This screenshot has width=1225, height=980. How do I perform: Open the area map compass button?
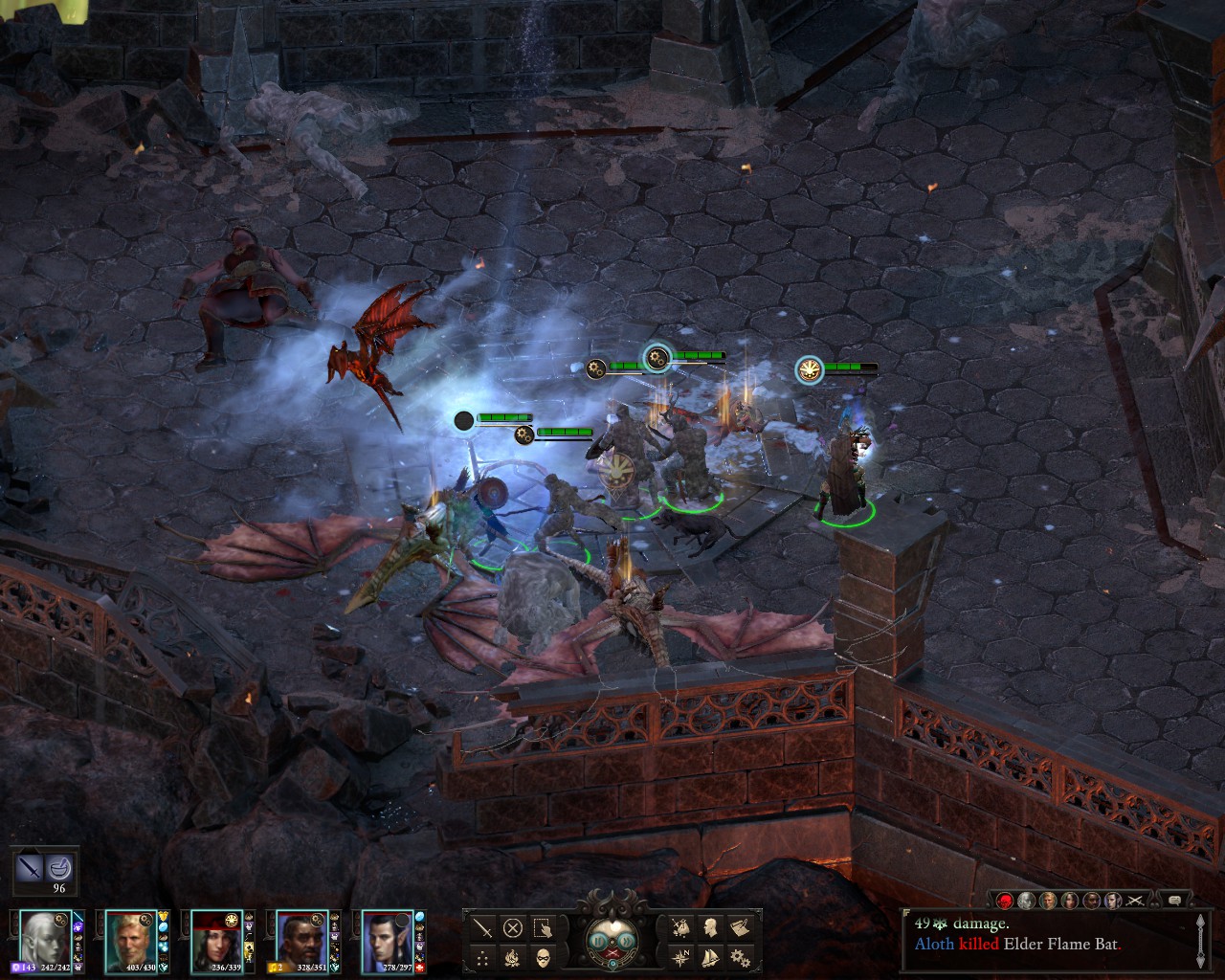(681, 957)
